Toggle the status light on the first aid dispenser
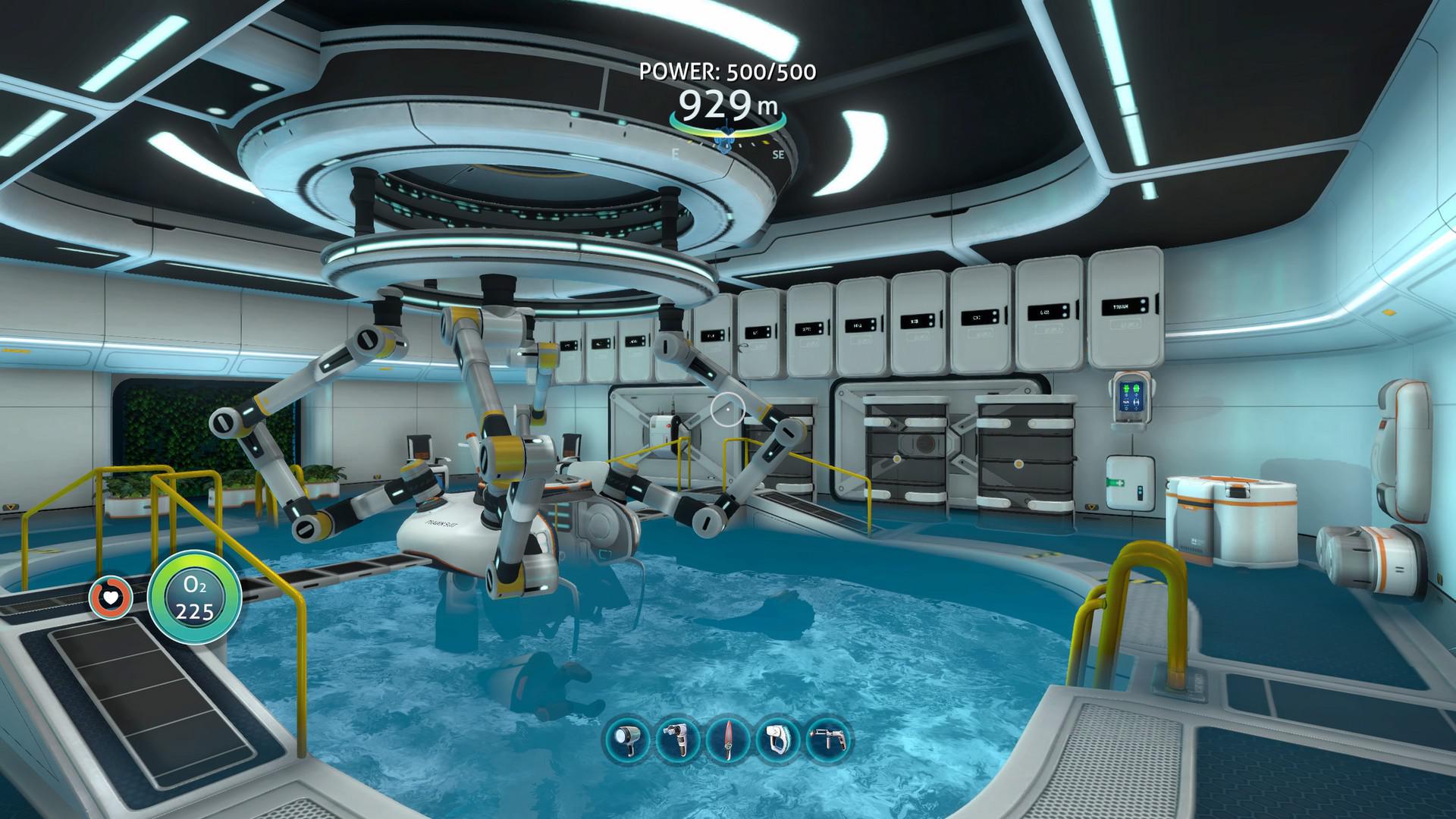The width and height of the screenshot is (1456, 819). coord(1141,491)
